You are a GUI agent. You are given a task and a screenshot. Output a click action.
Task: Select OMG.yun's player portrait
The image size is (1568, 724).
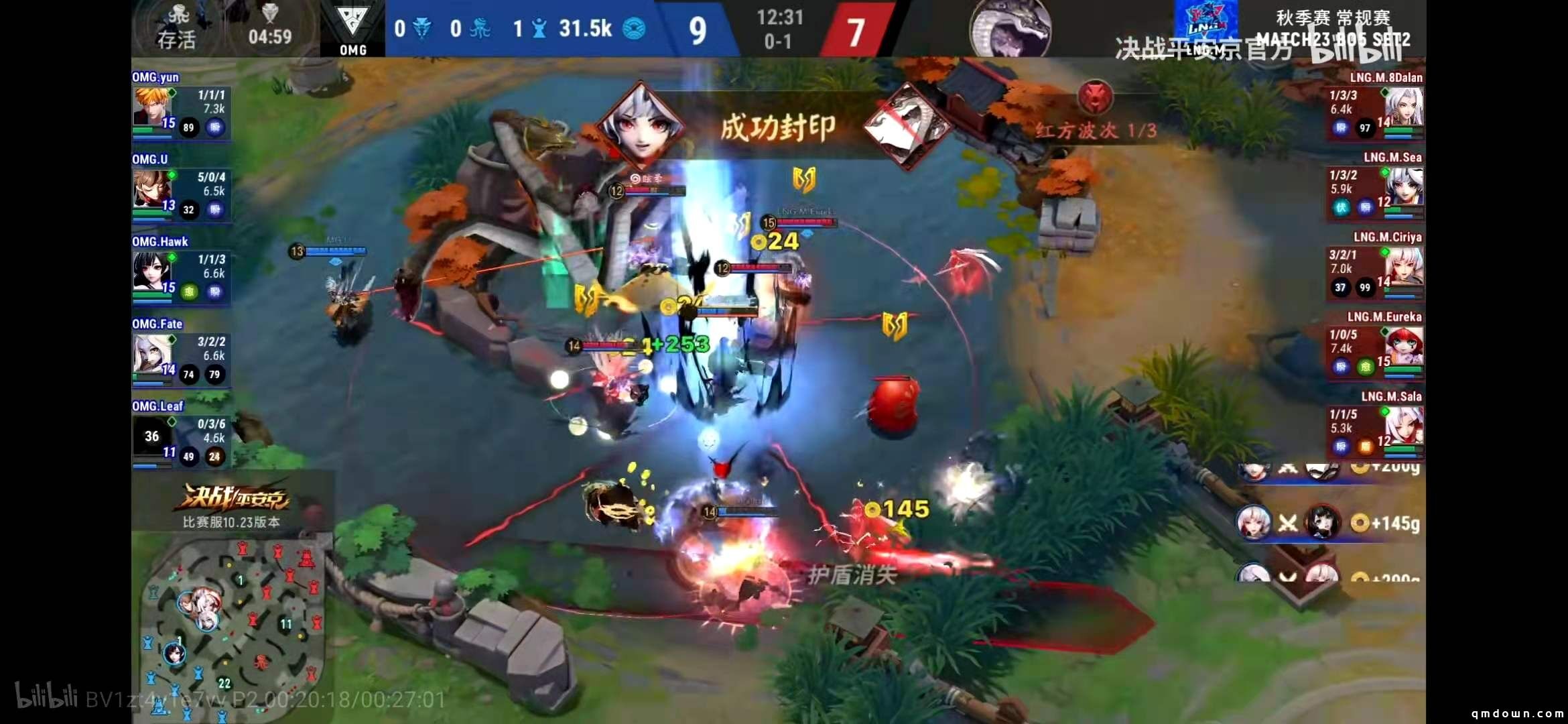pyautogui.click(x=153, y=107)
